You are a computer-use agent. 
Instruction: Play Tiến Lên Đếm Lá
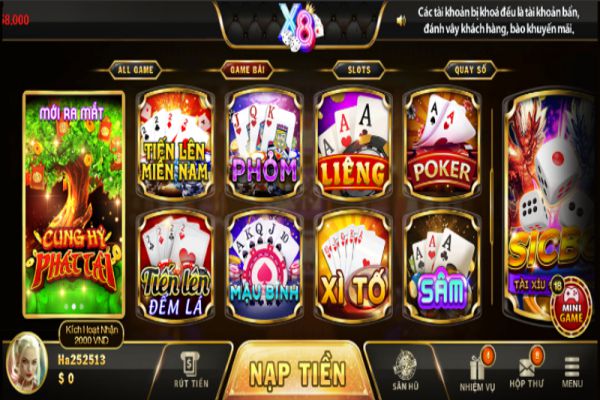pos(178,264)
